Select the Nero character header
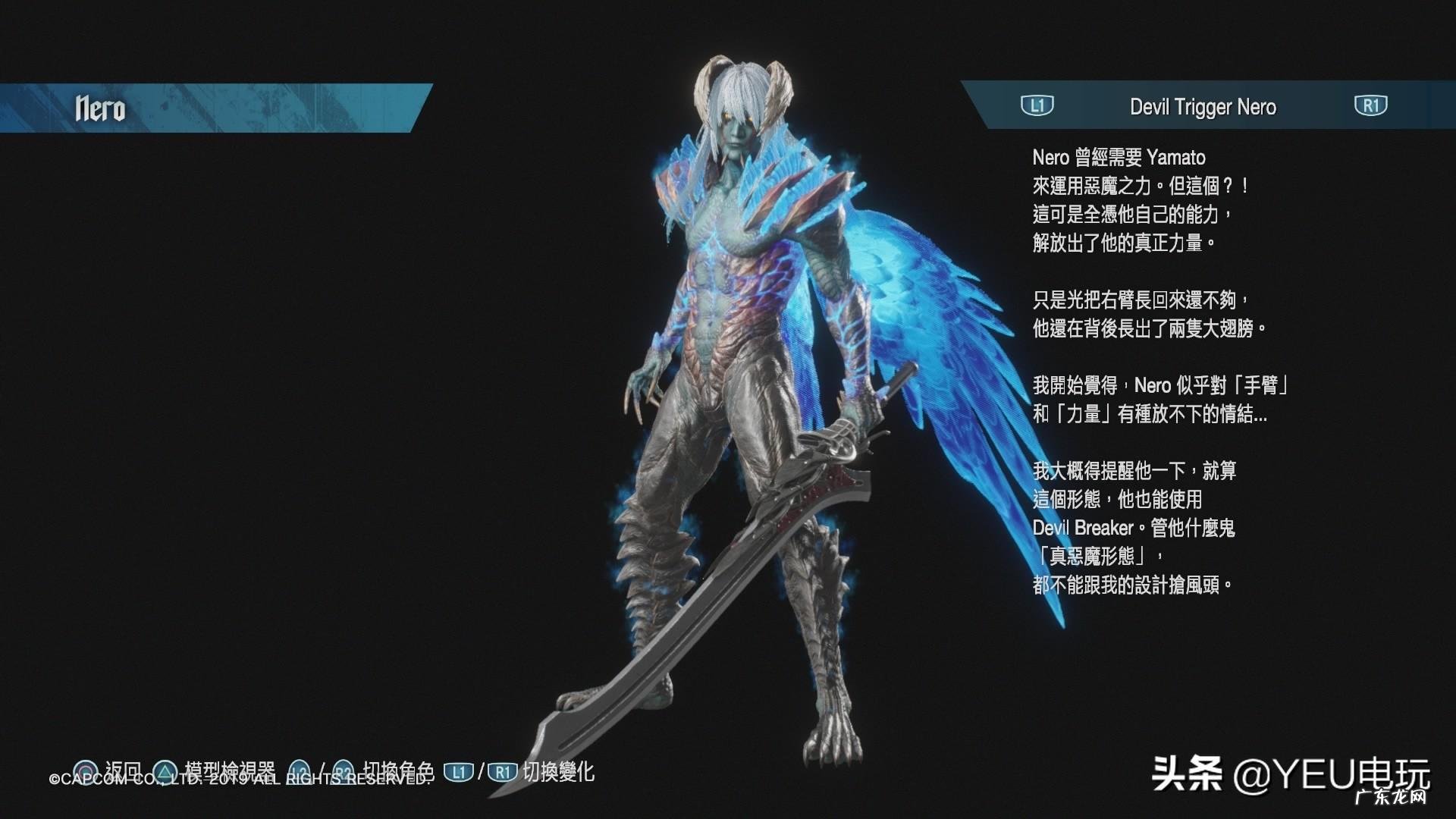The height and width of the screenshot is (819, 1456). click(100, 108)
